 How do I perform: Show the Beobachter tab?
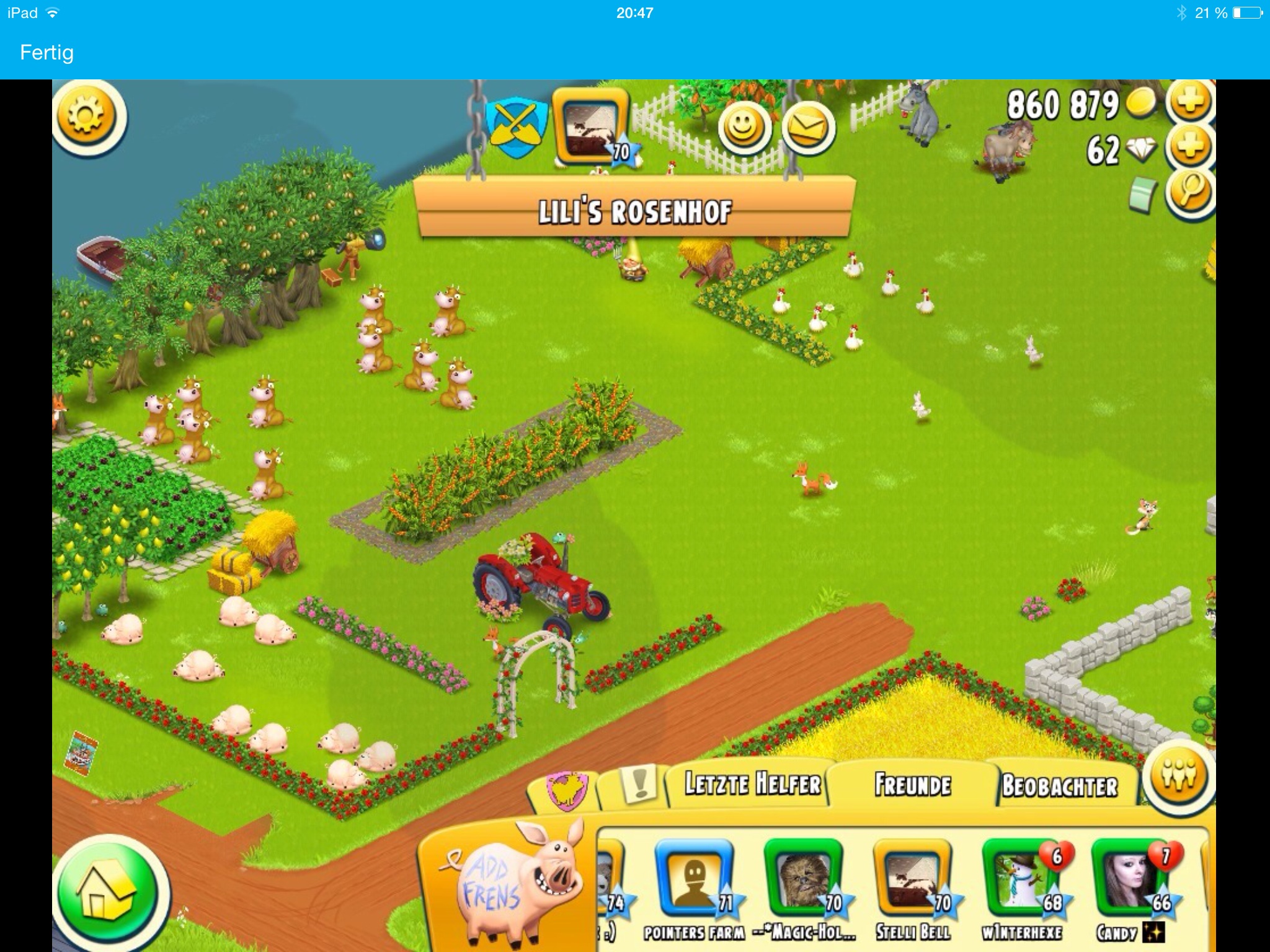[x=1059, y=786]
